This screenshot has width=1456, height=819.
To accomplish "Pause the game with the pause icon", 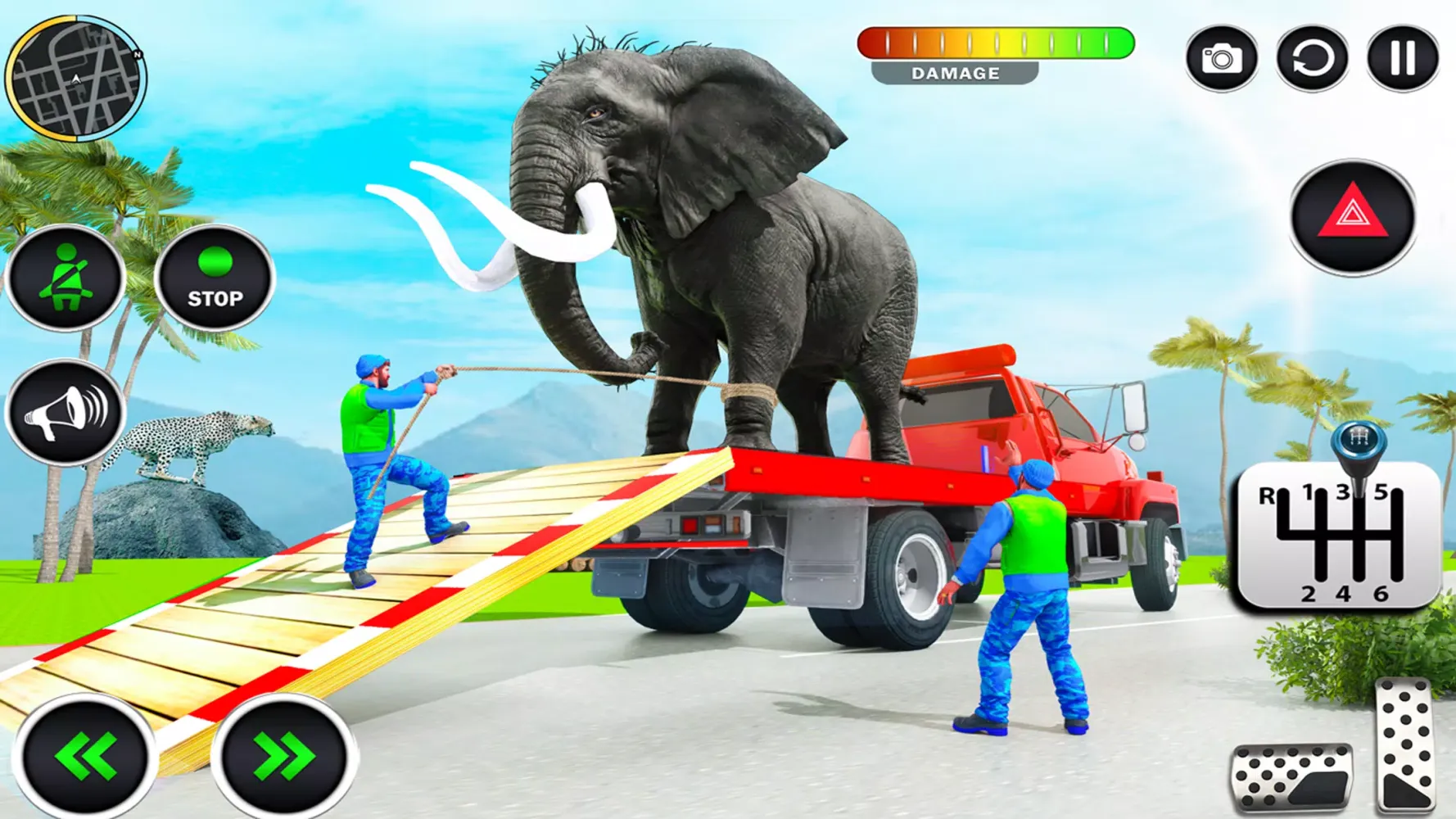I will click(1402, 59).
